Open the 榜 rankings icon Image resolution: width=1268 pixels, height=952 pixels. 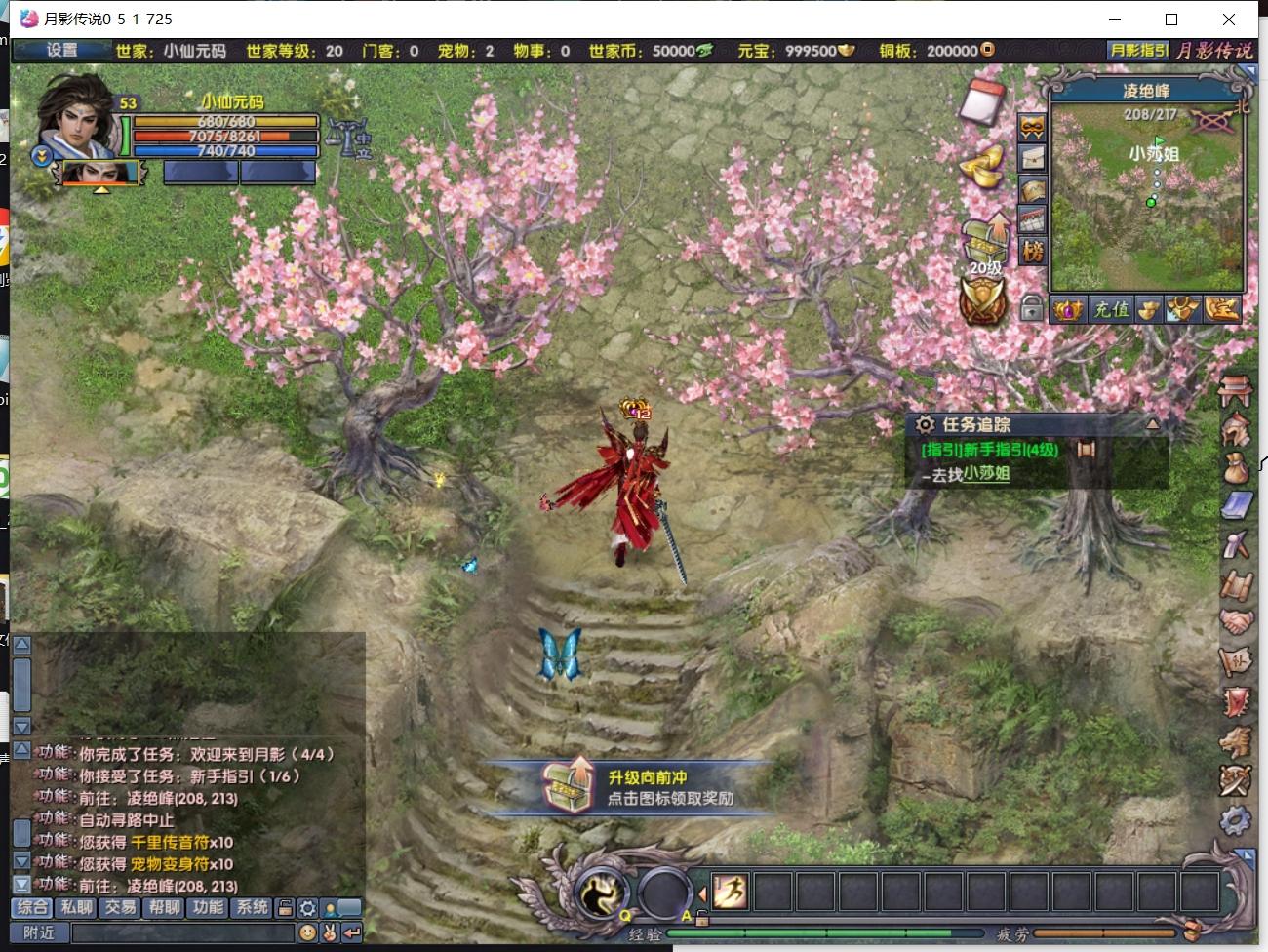1032,253
